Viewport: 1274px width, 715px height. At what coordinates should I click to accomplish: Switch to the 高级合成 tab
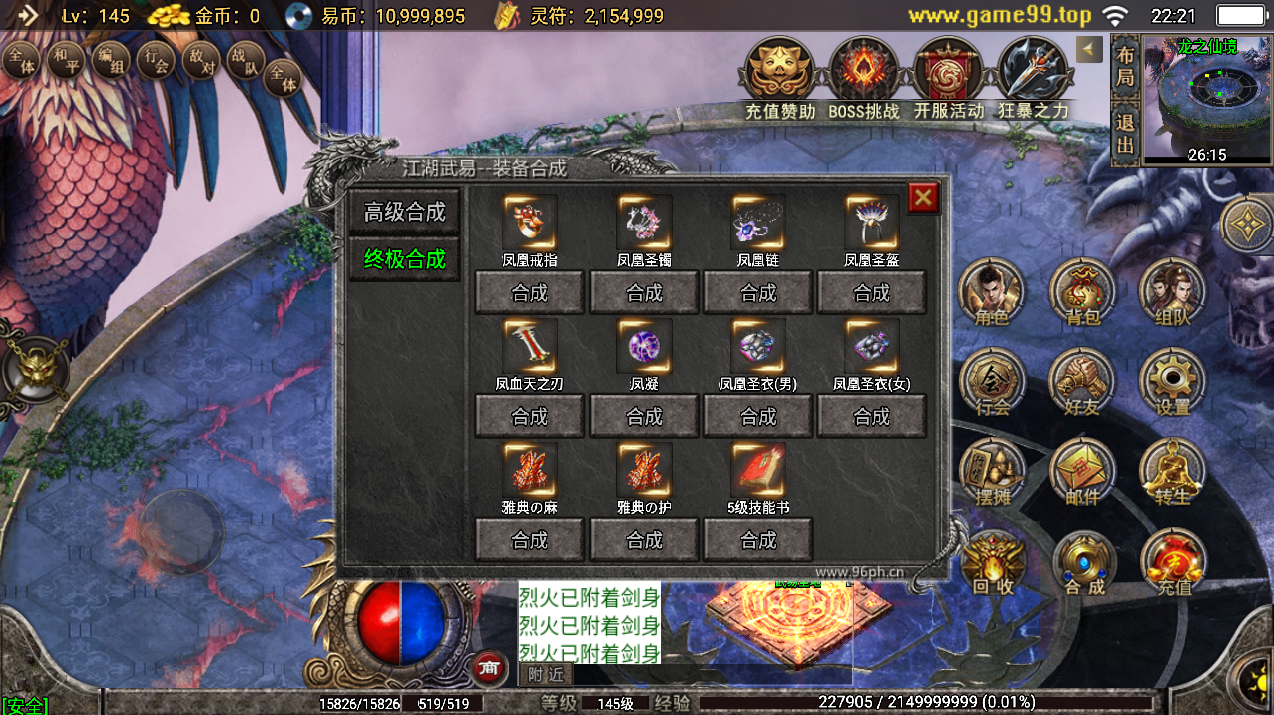405,212
